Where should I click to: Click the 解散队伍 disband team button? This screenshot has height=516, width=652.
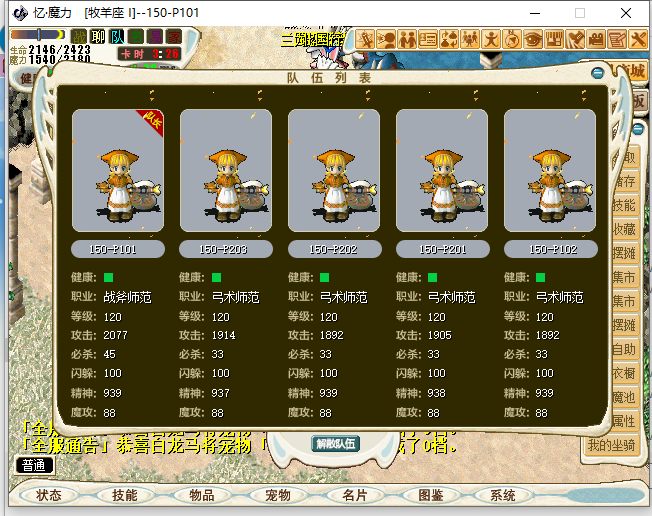pos(335,444)
